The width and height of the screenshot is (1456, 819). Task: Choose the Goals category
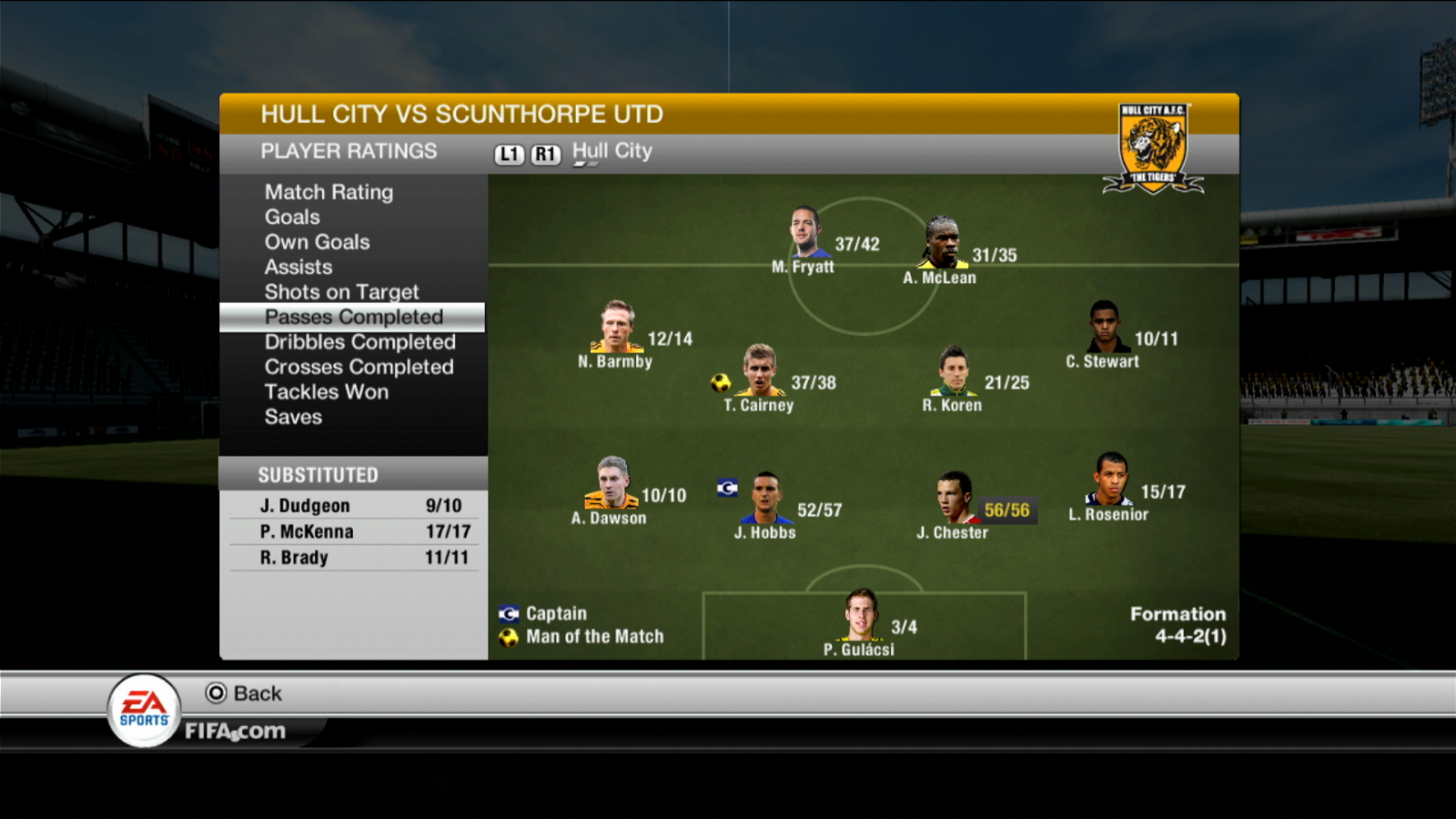[292, 217]
